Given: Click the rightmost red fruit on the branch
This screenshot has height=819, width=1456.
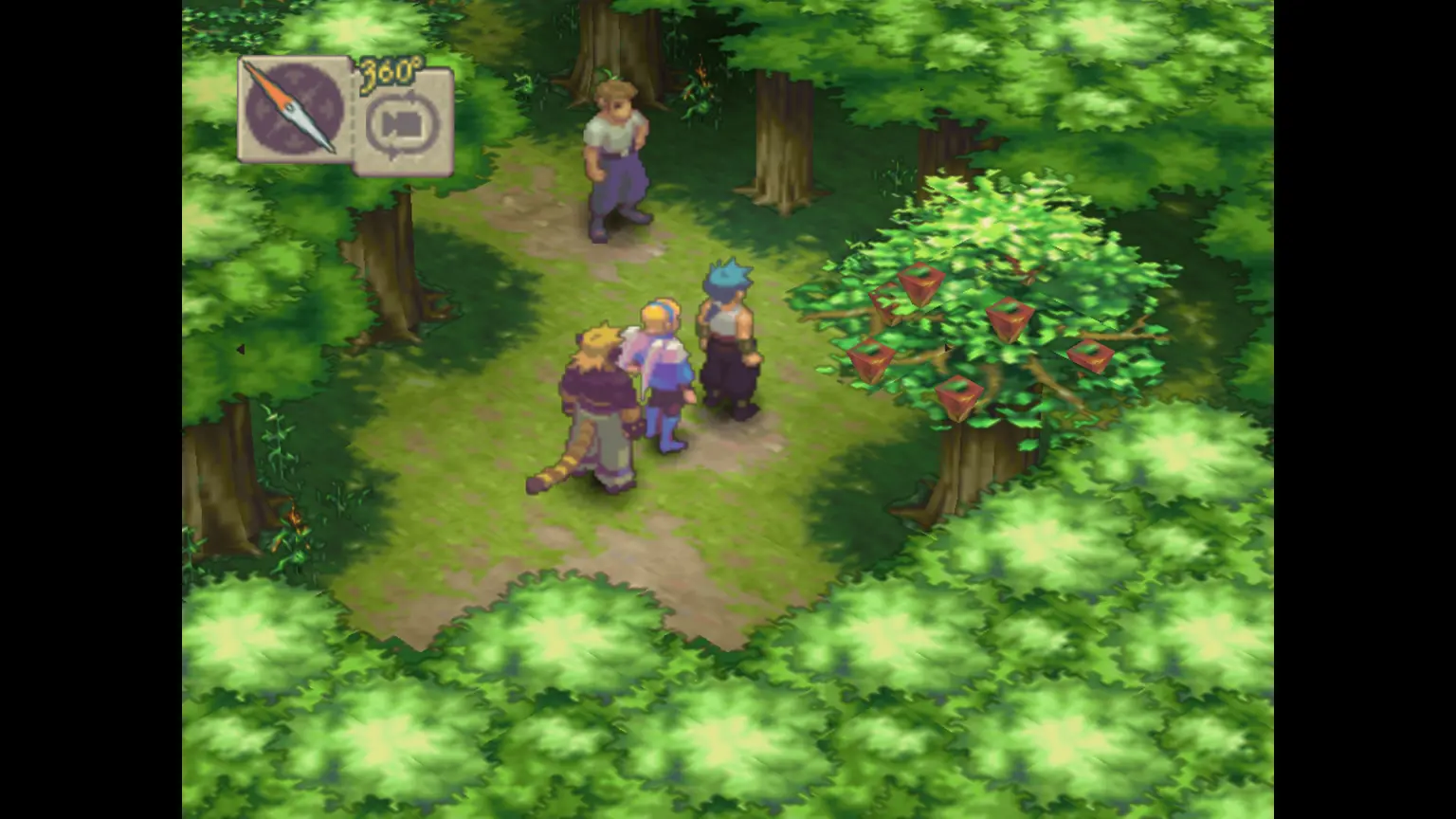Looking at the screenshot, I should [1090, 355].
